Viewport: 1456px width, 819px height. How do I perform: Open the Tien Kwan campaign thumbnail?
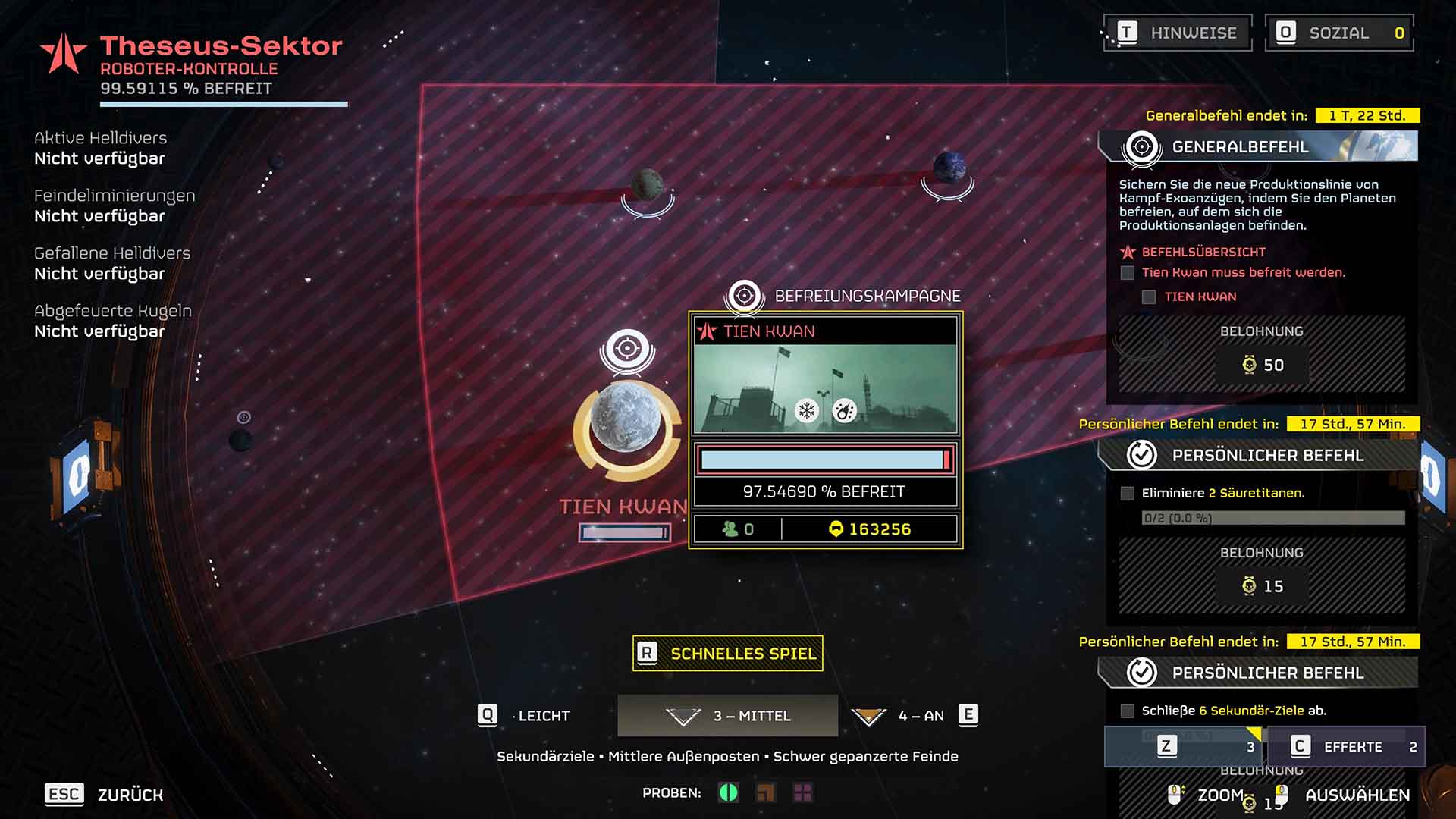[825, 388]
